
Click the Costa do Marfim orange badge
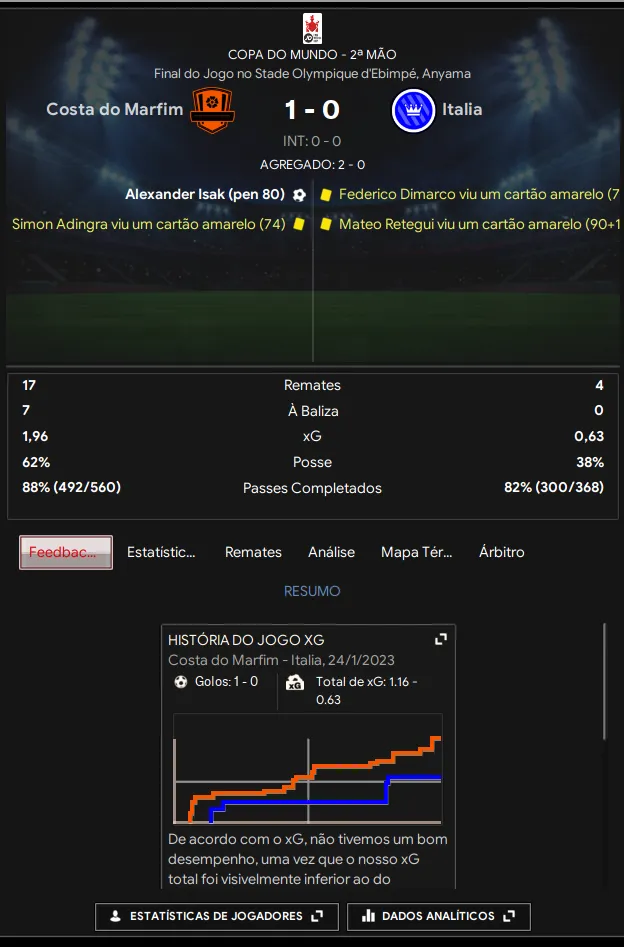click(212, 110)
